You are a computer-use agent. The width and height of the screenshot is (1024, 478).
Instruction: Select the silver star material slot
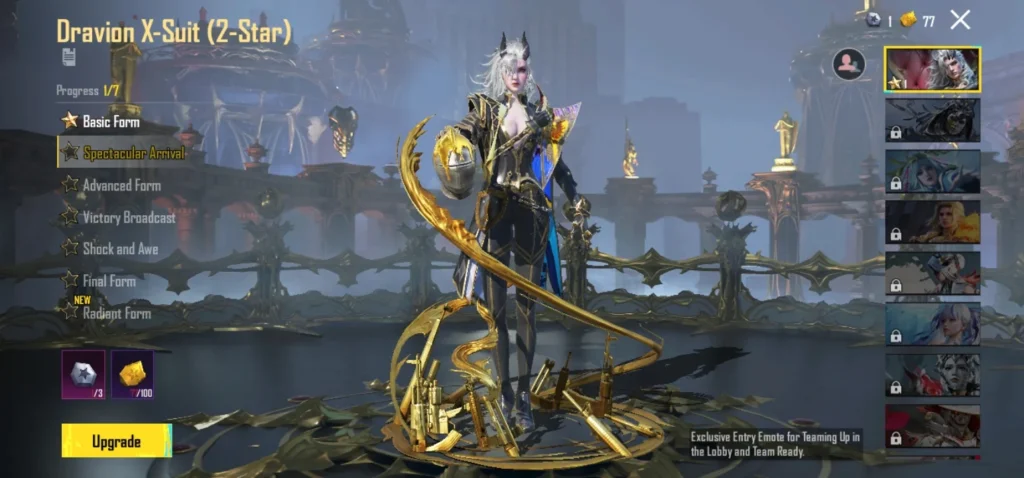tap(83, 374)
